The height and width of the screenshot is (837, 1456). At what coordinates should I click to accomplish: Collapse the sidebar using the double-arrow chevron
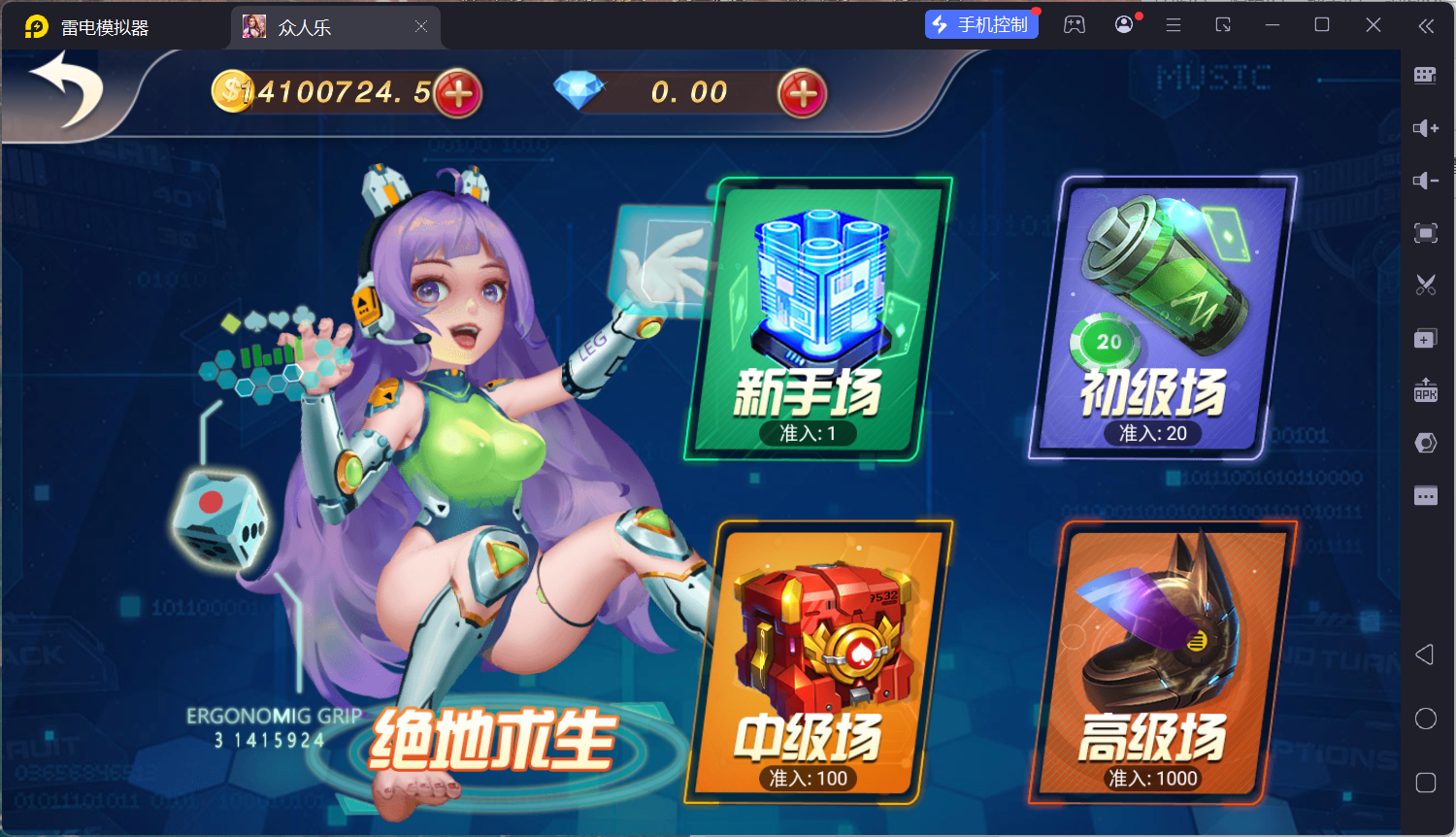tap(1427, 26)
